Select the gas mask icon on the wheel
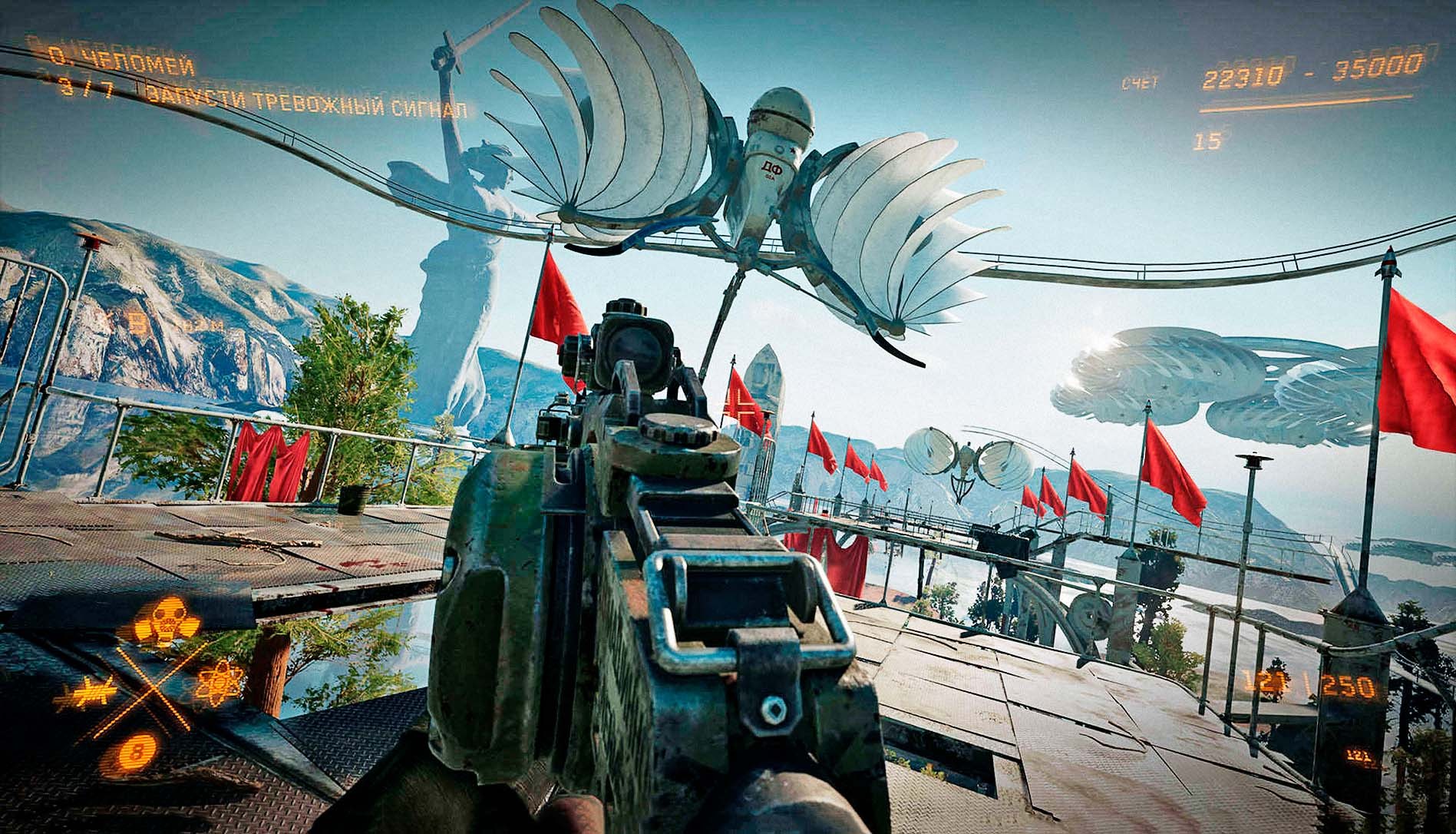This screenshot has width=1456, height=834. coord(166,623)
